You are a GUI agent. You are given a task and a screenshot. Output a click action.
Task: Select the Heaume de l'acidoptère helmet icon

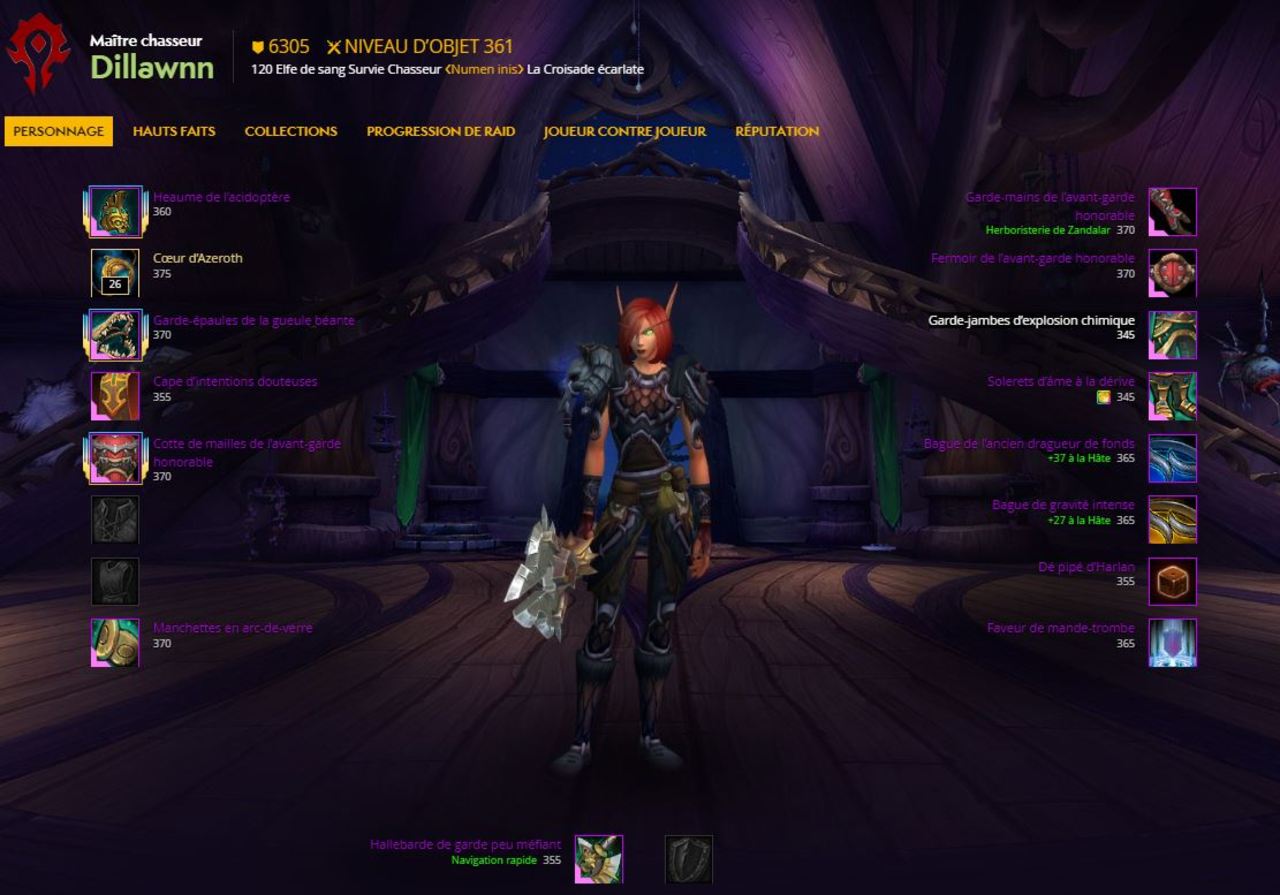coord(113,211)
